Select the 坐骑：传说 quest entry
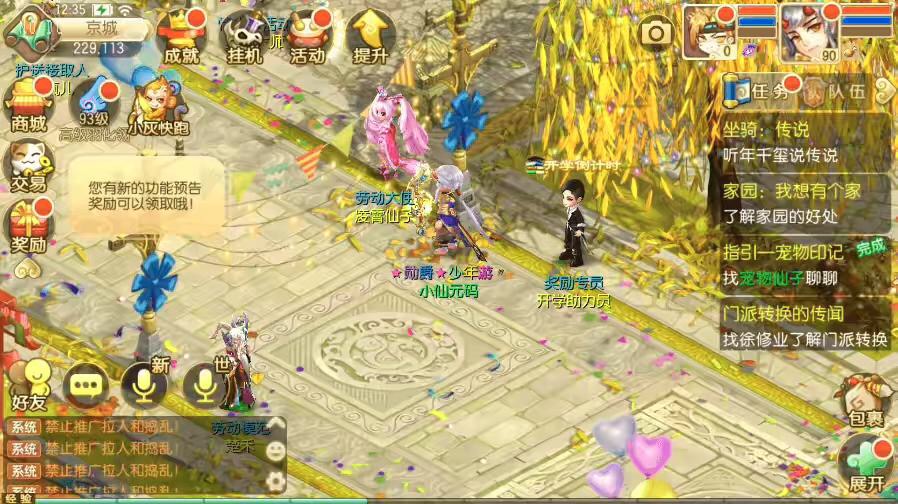 805,142
